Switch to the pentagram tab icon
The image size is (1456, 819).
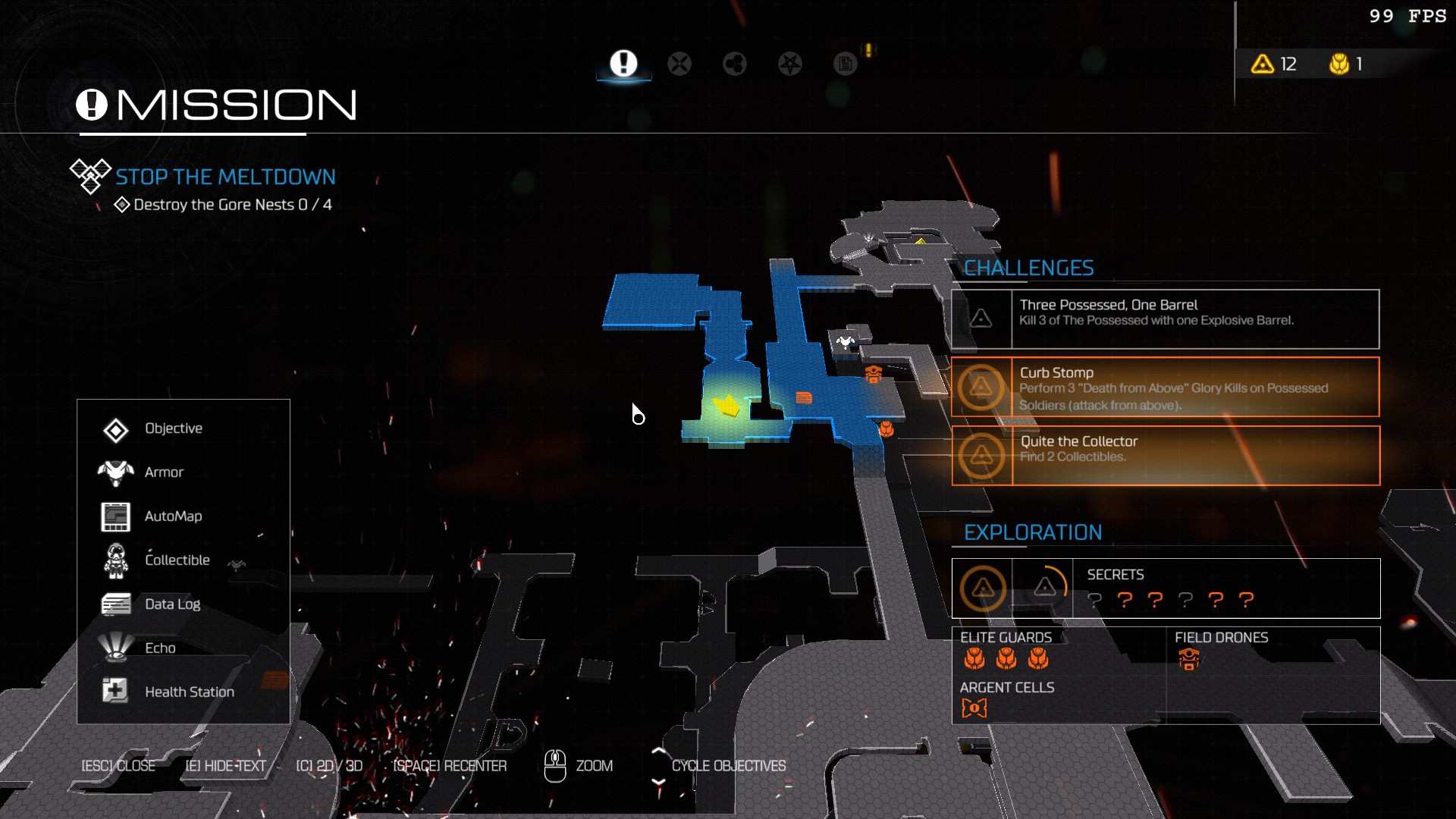(x=790, y=64)
